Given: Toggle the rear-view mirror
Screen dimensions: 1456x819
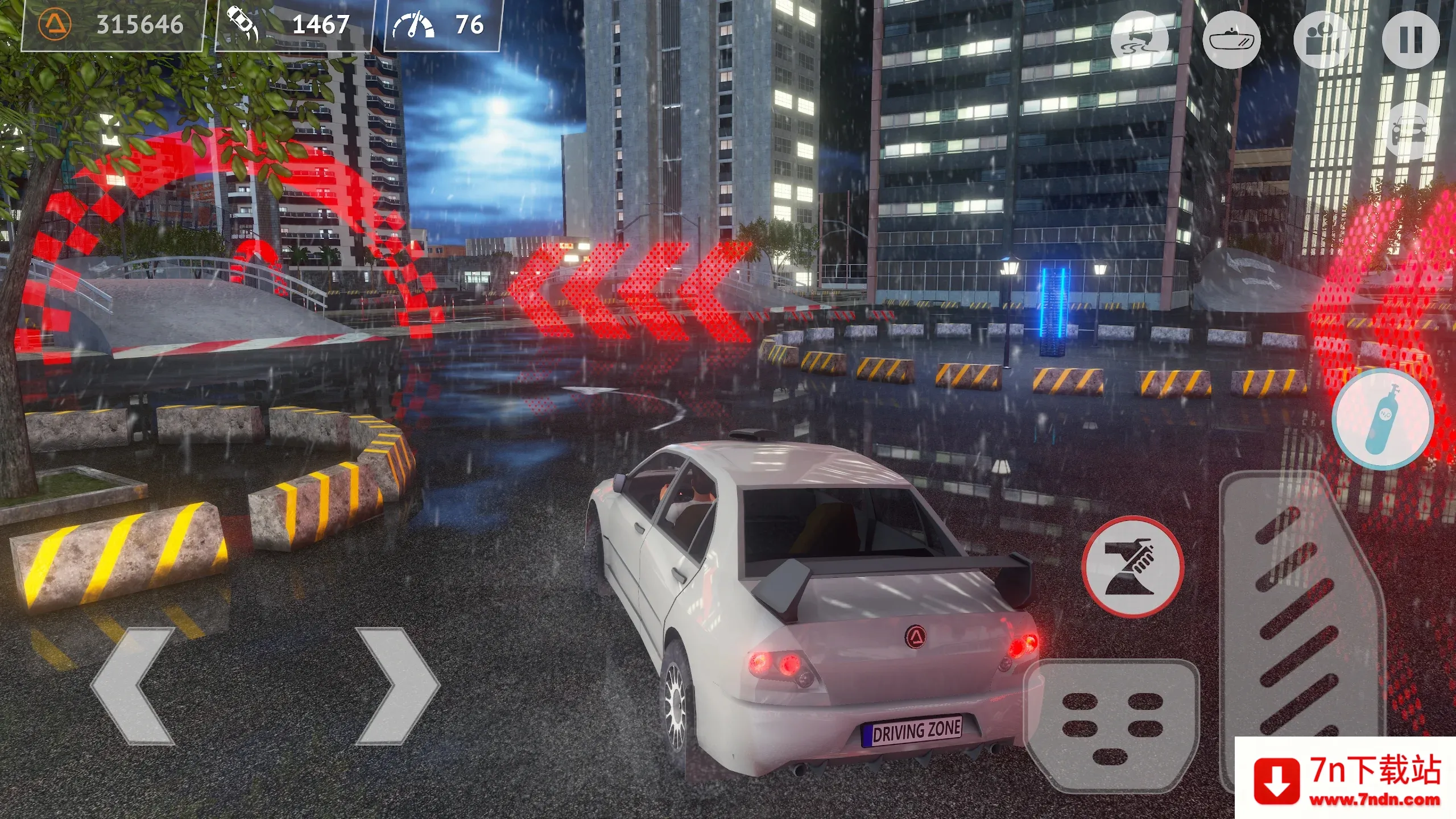Looking at the screenshot, I should (x=1232, y=40).
